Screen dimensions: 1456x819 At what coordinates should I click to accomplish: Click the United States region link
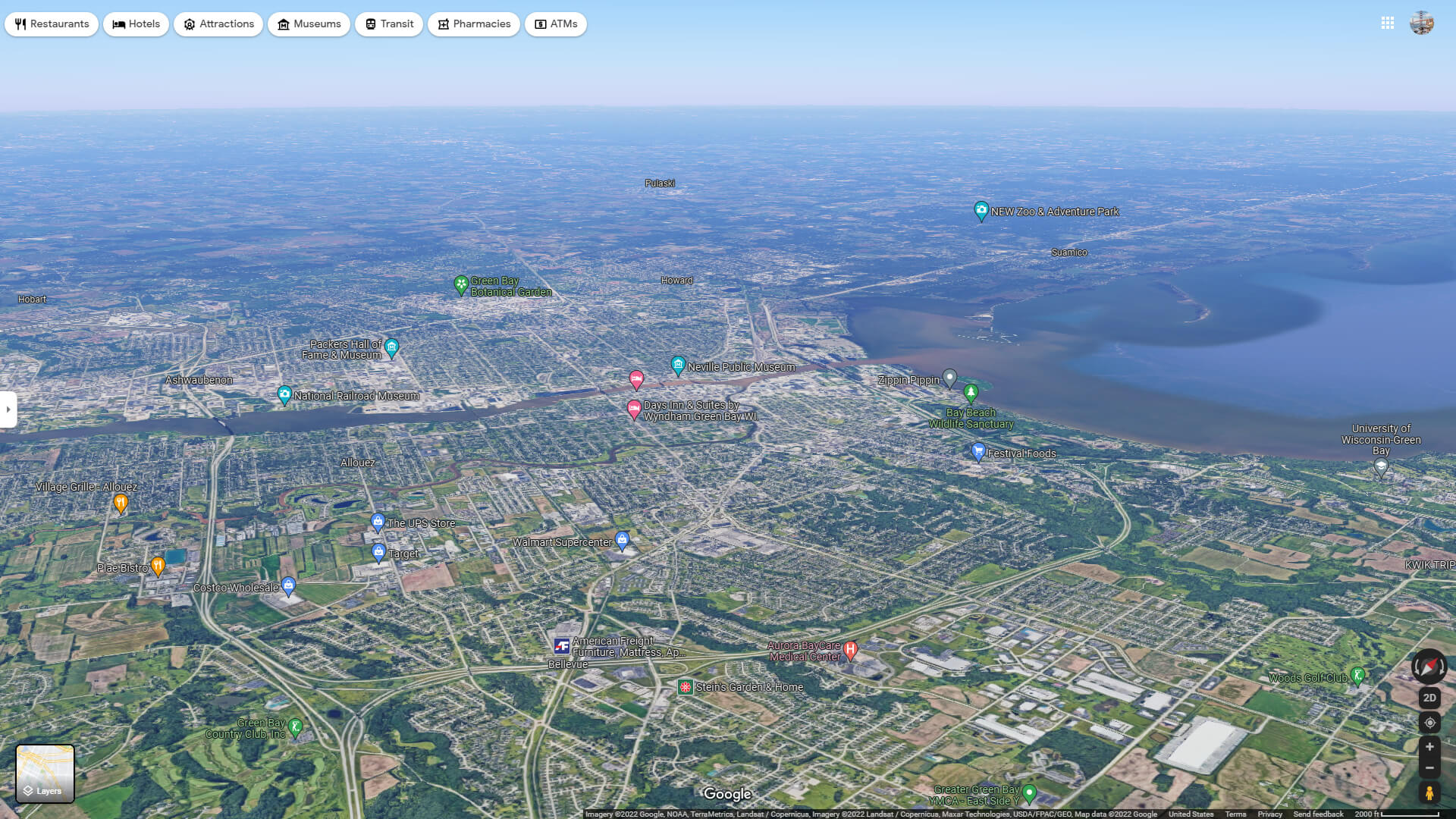click(1192, 814)
